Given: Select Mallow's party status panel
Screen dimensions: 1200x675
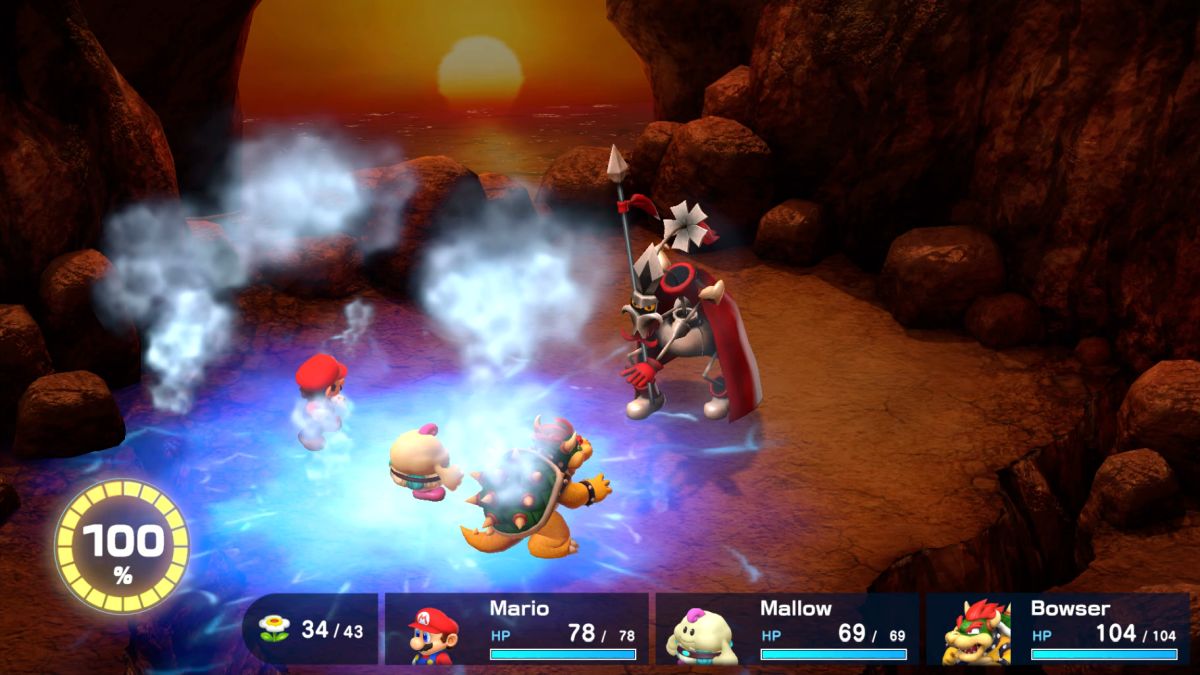Looking at the screenshot, I should pyautogui.click(x=787, y=629).
